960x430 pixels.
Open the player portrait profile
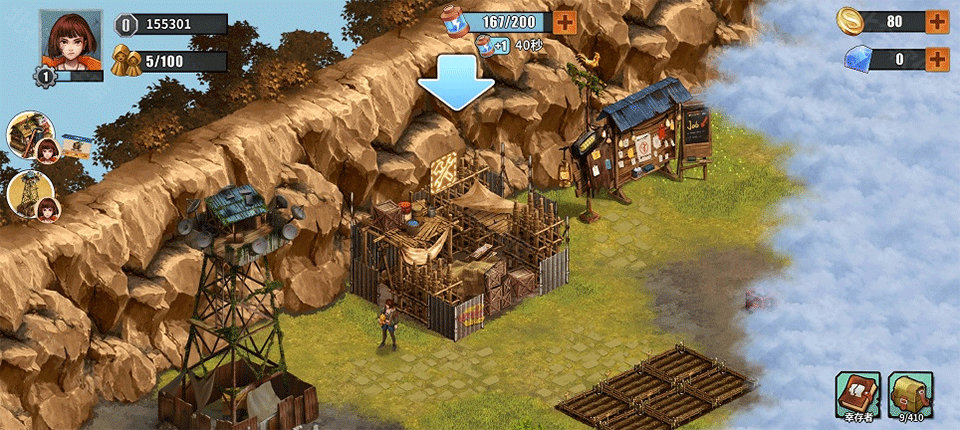71,42
